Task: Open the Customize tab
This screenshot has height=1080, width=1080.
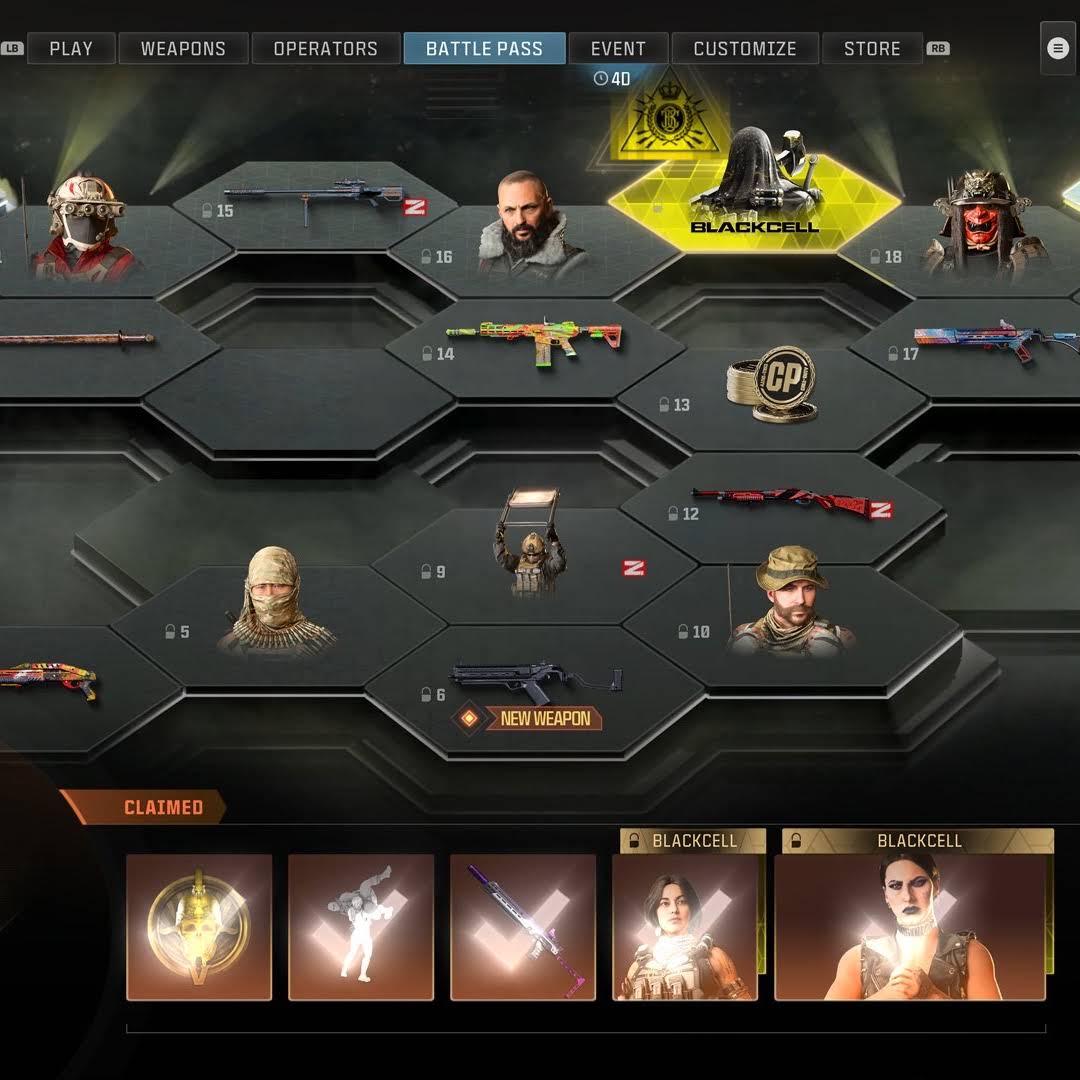Action: (x=745, y=48)
